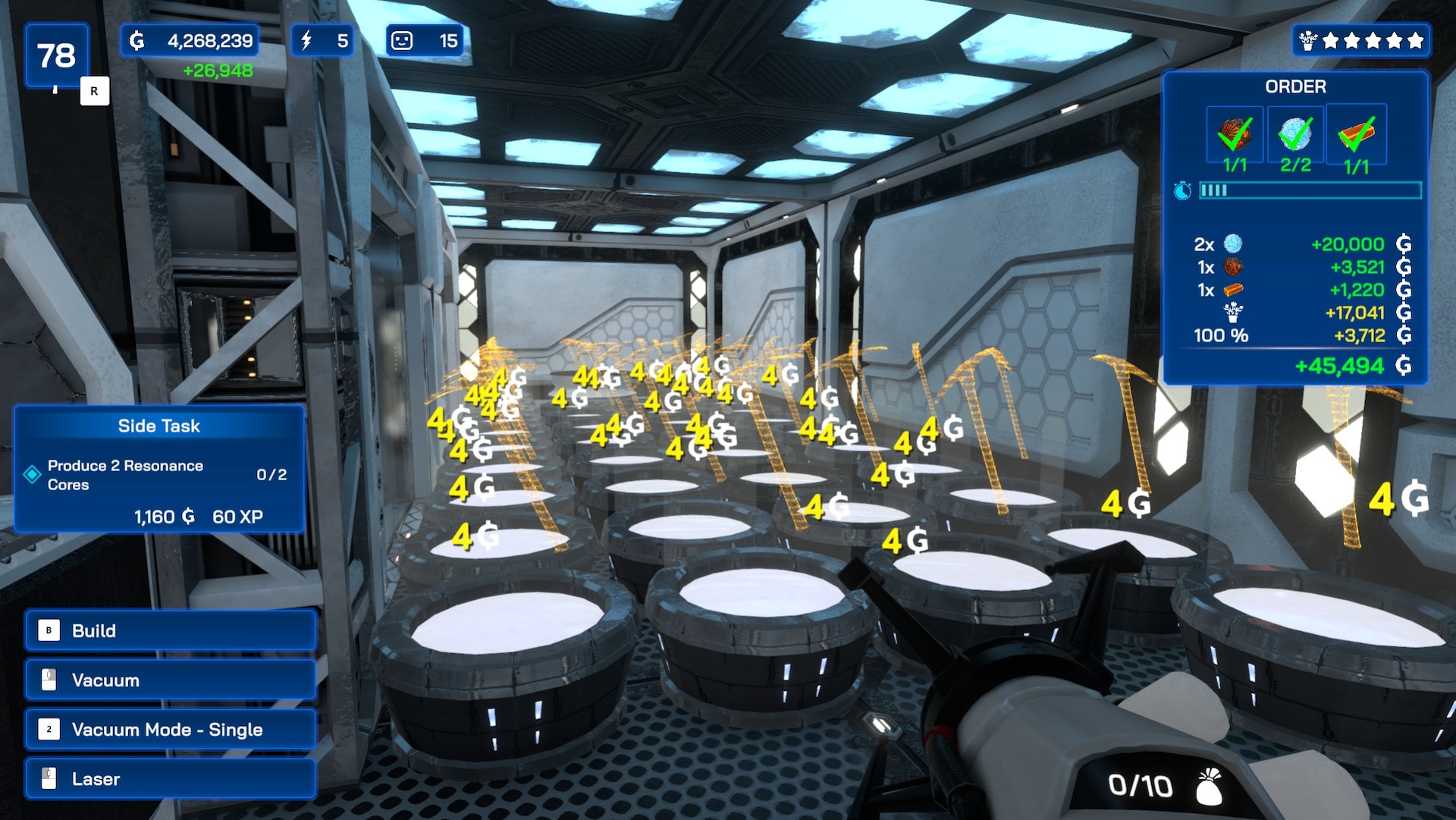1456x820 pixels.
Task: Click the lightning bolt energy icon
Action: pyautogui.click(x=306, y=41)
